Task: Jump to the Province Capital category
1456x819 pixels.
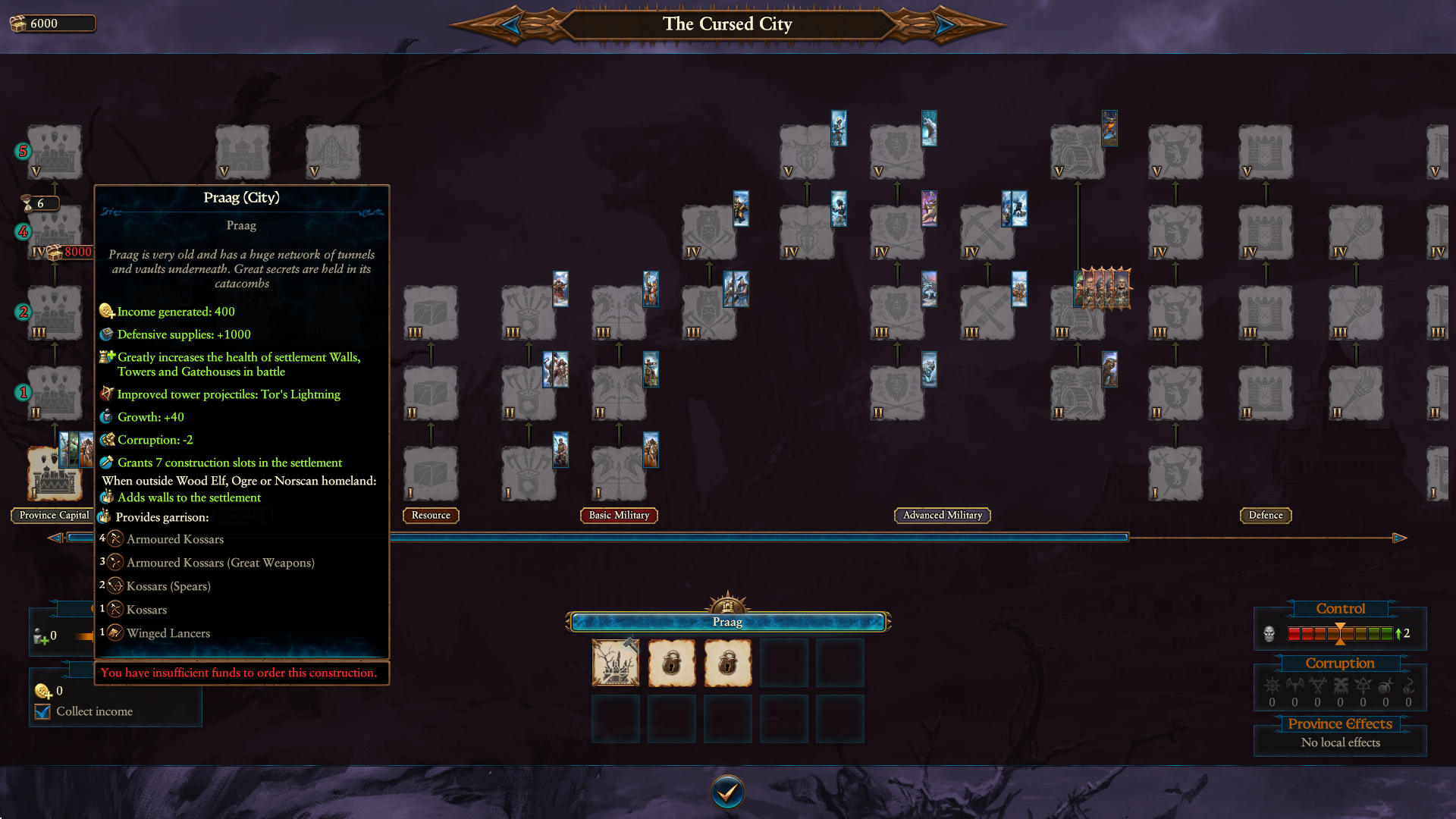Action: (53, 516)
